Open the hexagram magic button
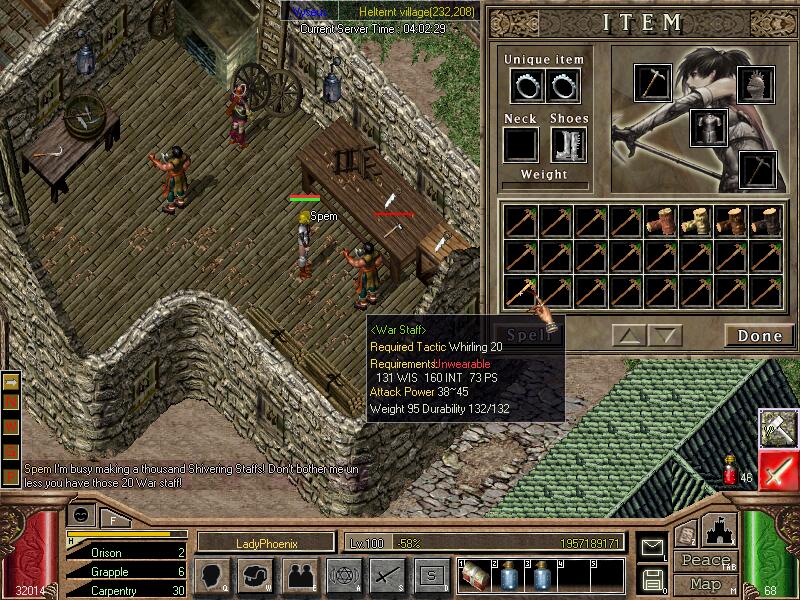 coord(343,575)
